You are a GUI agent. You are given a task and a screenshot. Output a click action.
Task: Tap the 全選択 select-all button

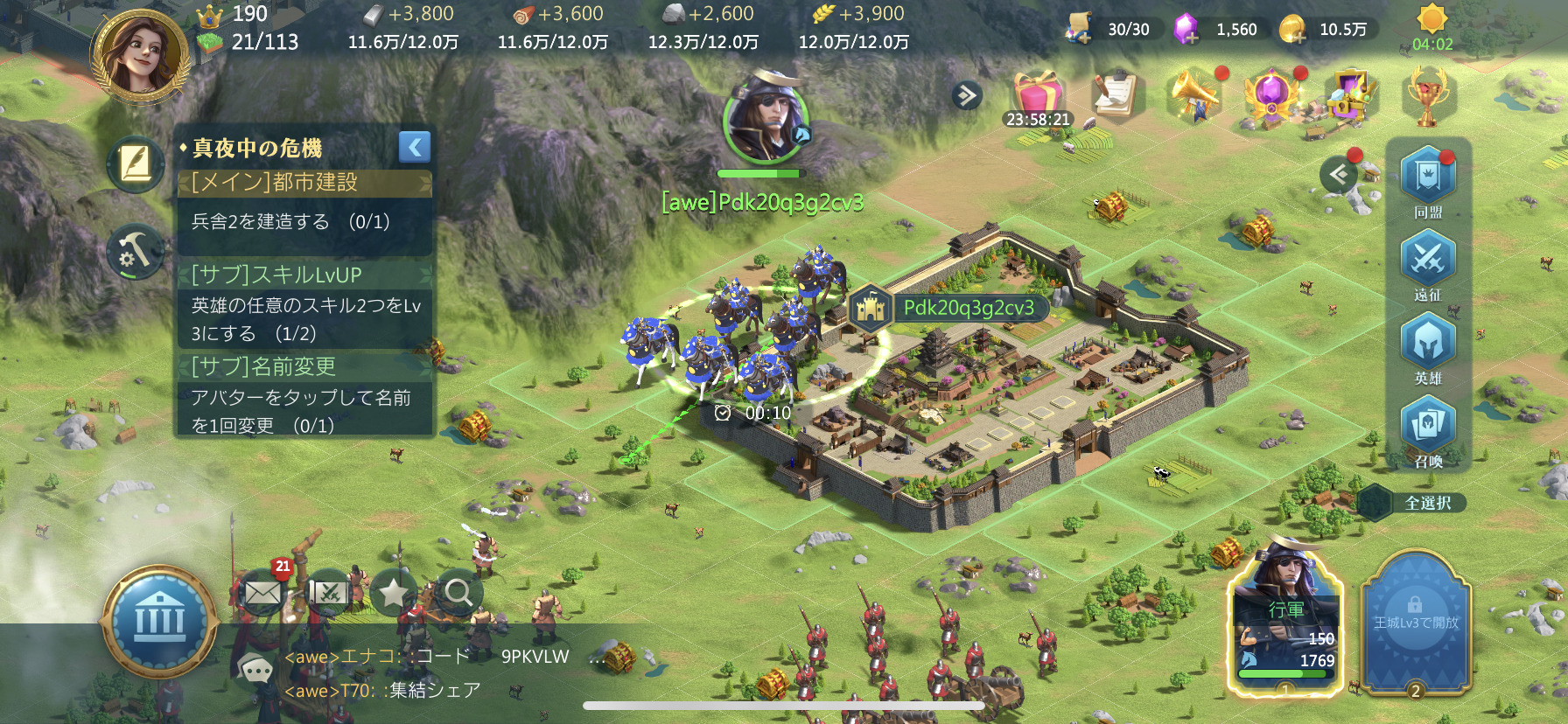coord(1427,503)
